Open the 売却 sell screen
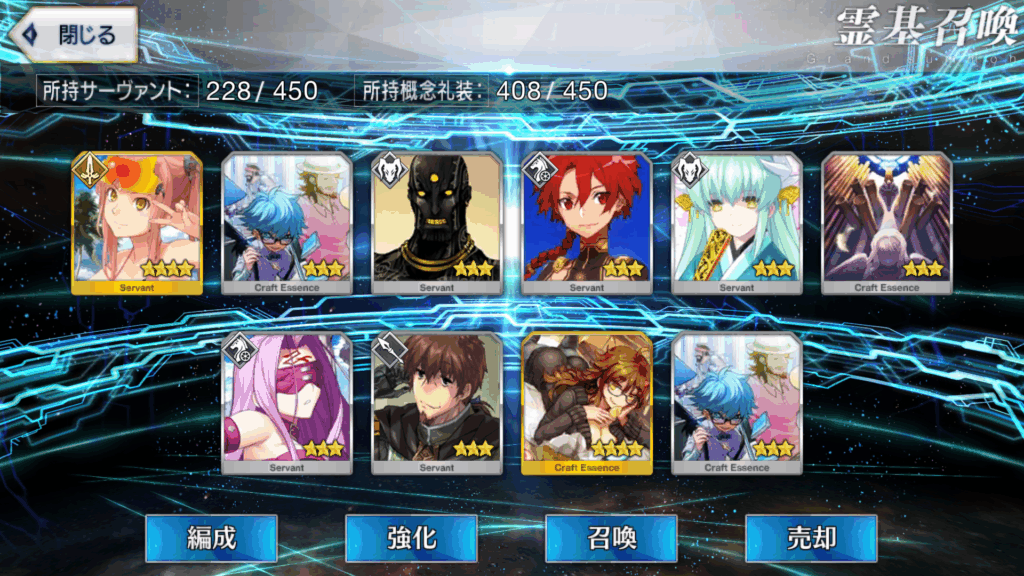This screenshot has height=576, width=1024. tap(811, 538)
